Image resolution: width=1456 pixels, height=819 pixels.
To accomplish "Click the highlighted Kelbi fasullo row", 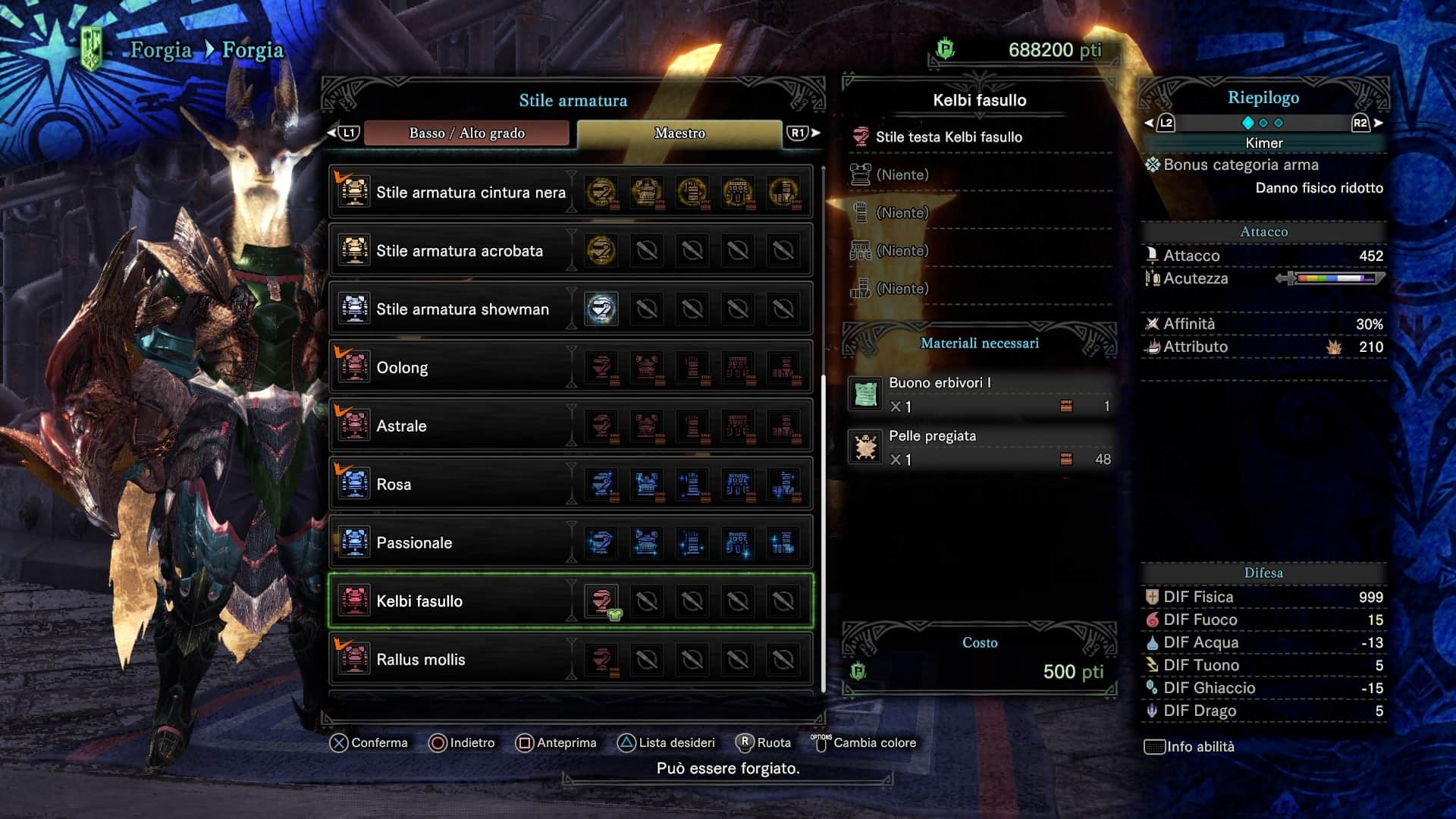I will (x=419, y=601).
